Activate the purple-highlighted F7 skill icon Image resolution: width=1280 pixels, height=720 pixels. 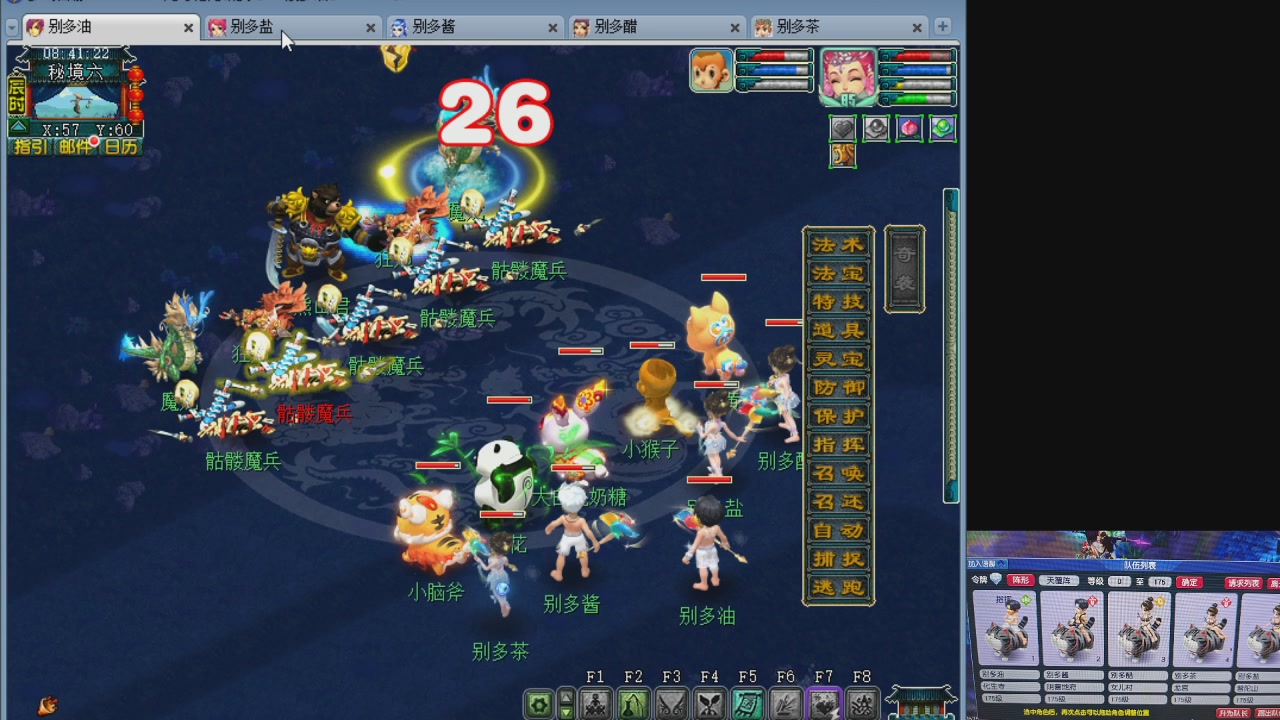pyautogui.click(x=824, y=703)
